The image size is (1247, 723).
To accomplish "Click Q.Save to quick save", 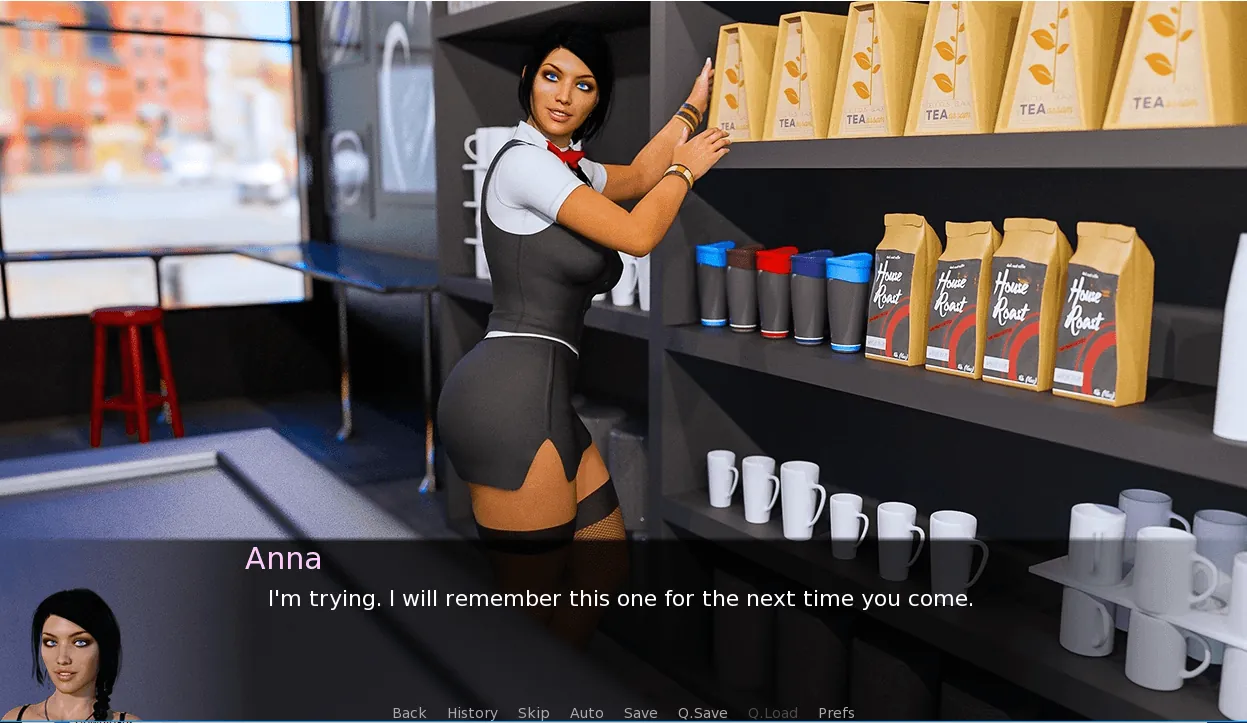I will click(x=702, y=713).
